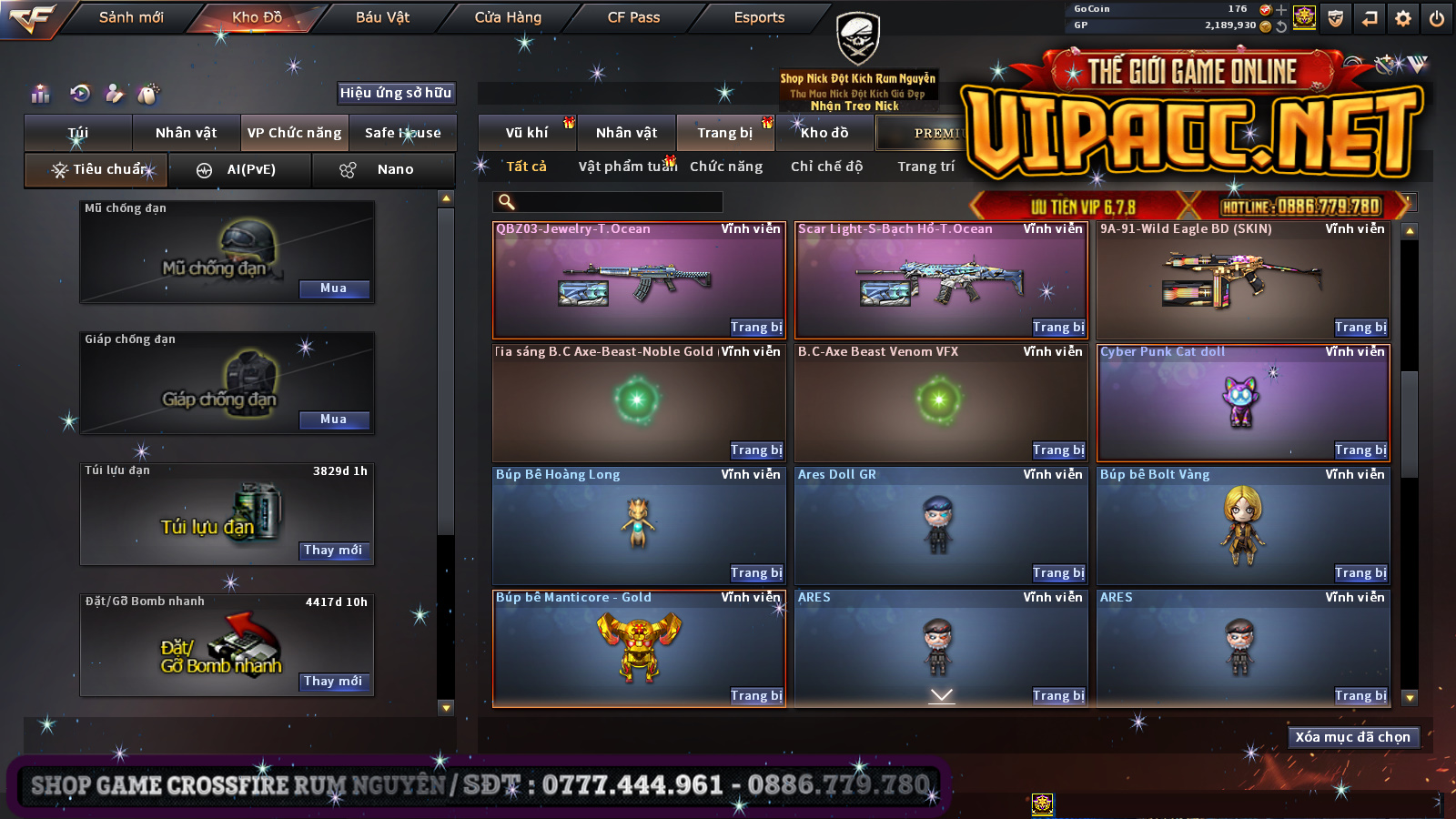
Task: Open the Hiệu ứng sở hữu panel
Action: click(x=396, y=93)
